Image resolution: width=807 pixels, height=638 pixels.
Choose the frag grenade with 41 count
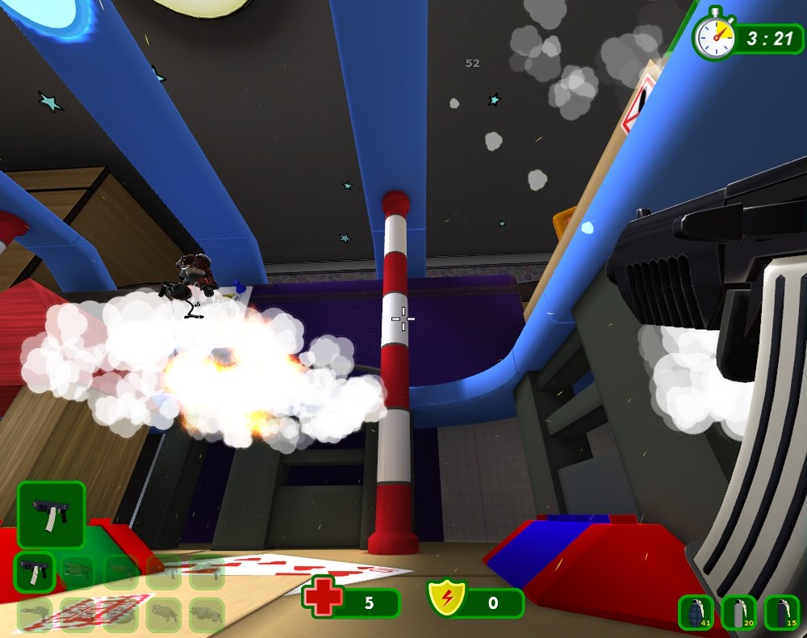pos(696,612)
